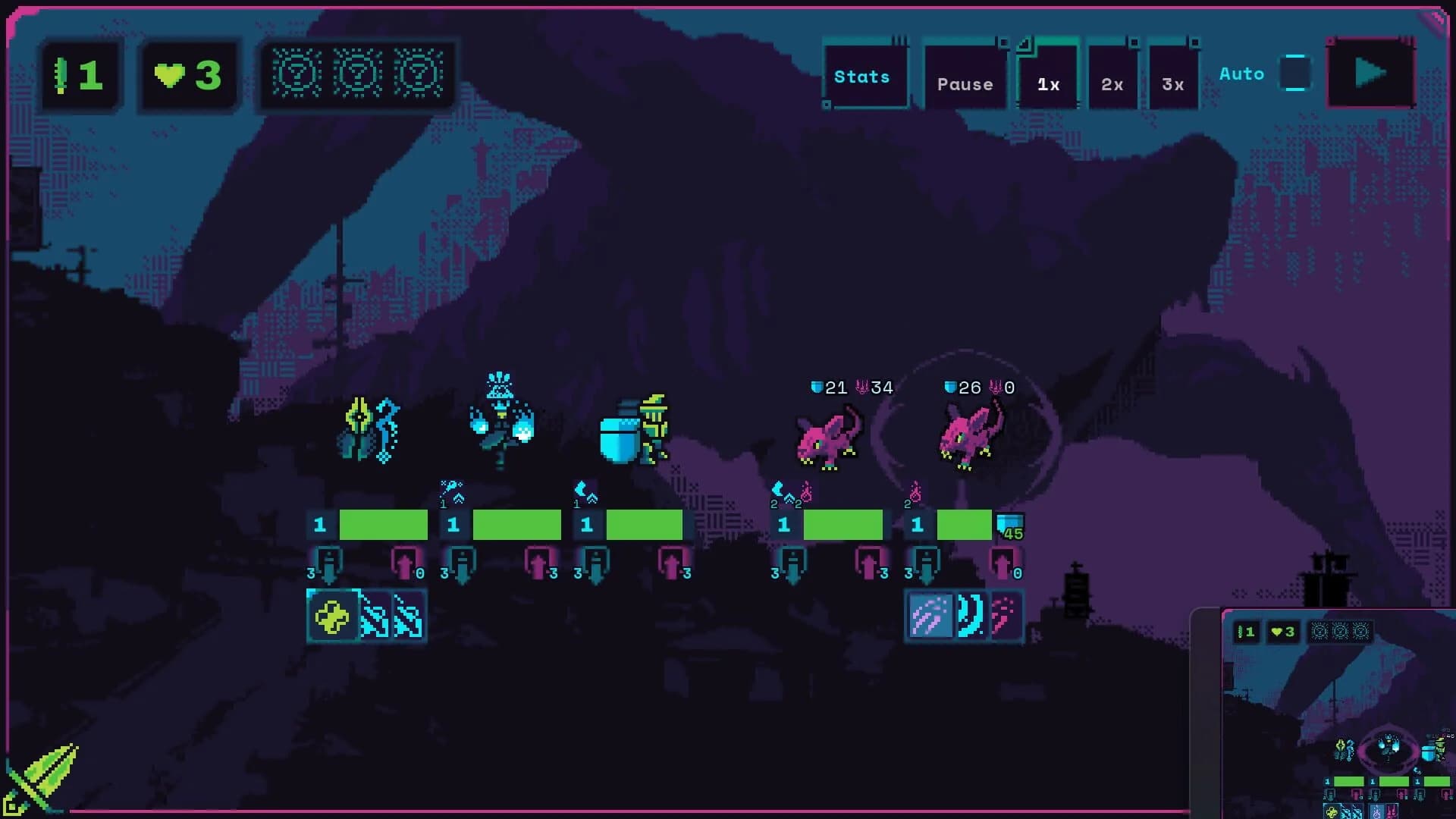The height and width of the screenshot is (819, 1456).
Task: Click the heart counter showing 3 lives
Action: tap(184, 74)
